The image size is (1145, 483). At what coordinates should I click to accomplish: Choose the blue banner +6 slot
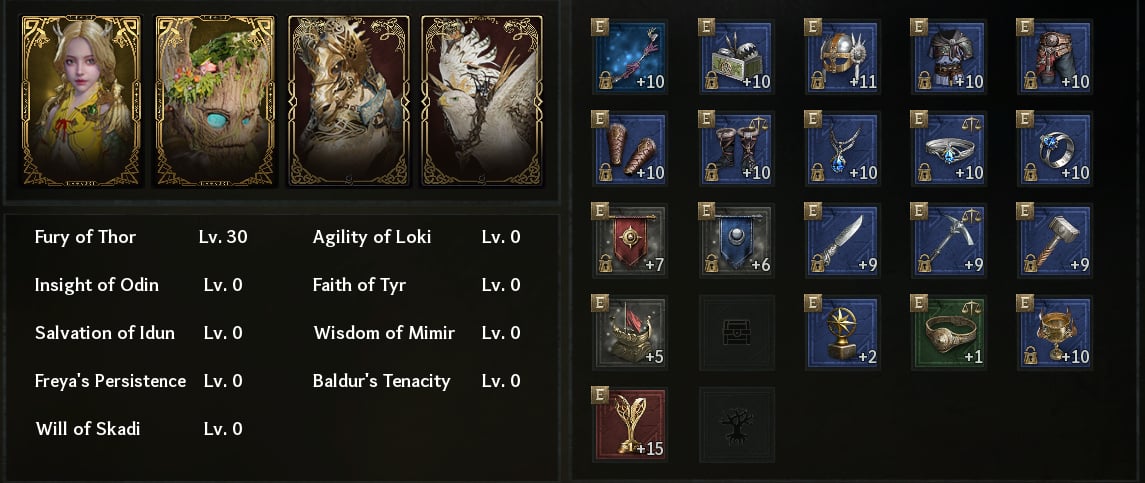(737, 240)
